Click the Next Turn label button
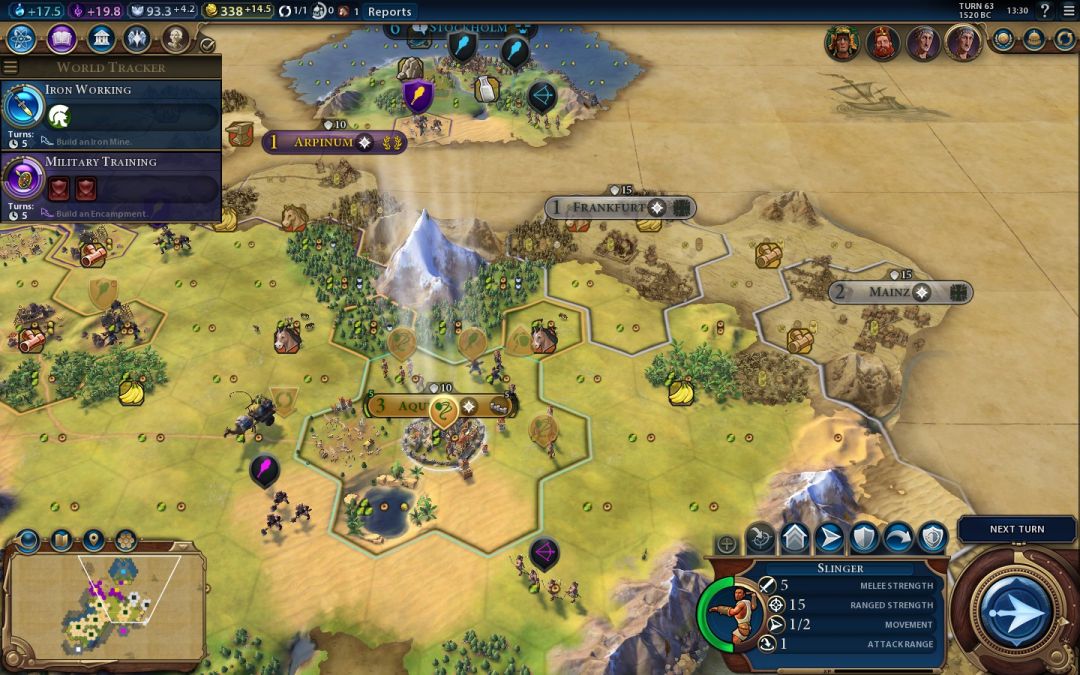 tap(1016, 529)
